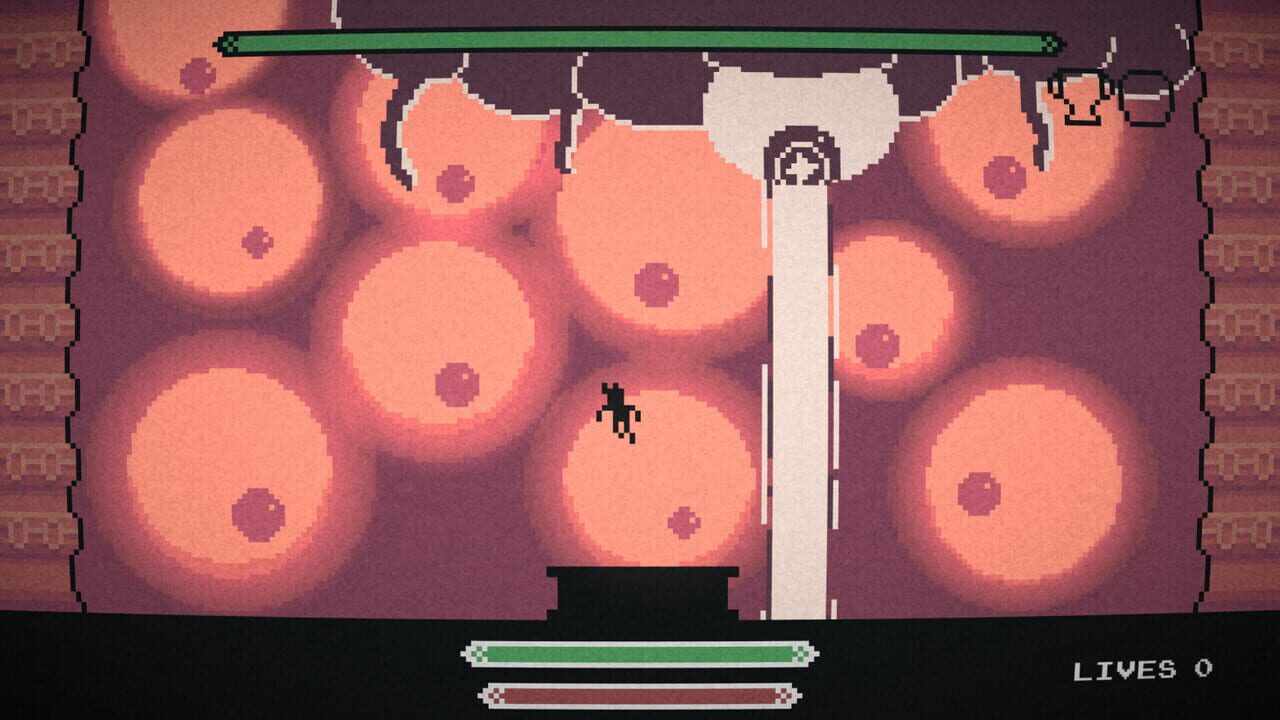Click the circular emblem on the white pillar
The height and width of the screenshot is (720, 1280).
[800, 156]
